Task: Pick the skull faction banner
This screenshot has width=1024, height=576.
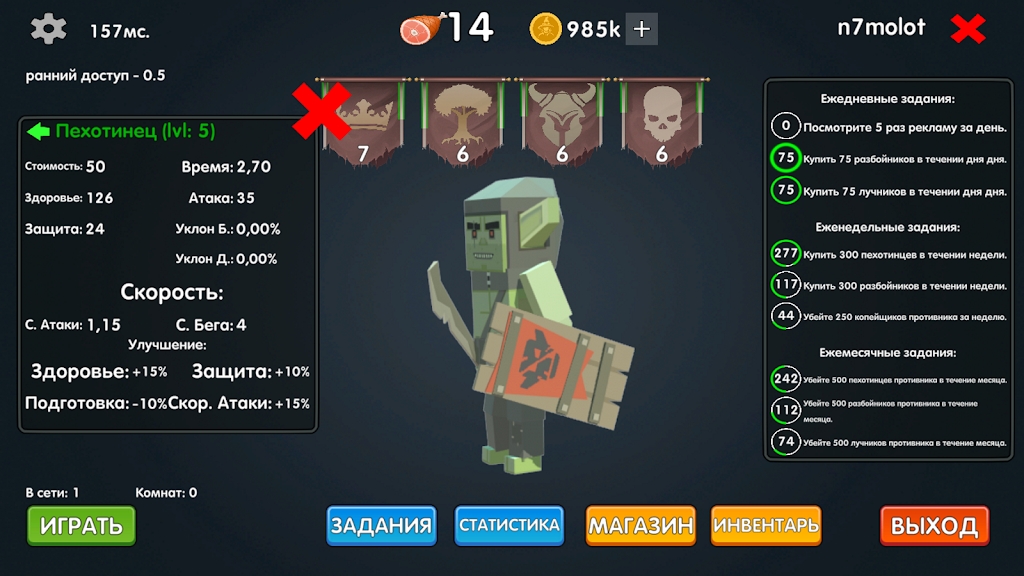Action: [661, 122]
